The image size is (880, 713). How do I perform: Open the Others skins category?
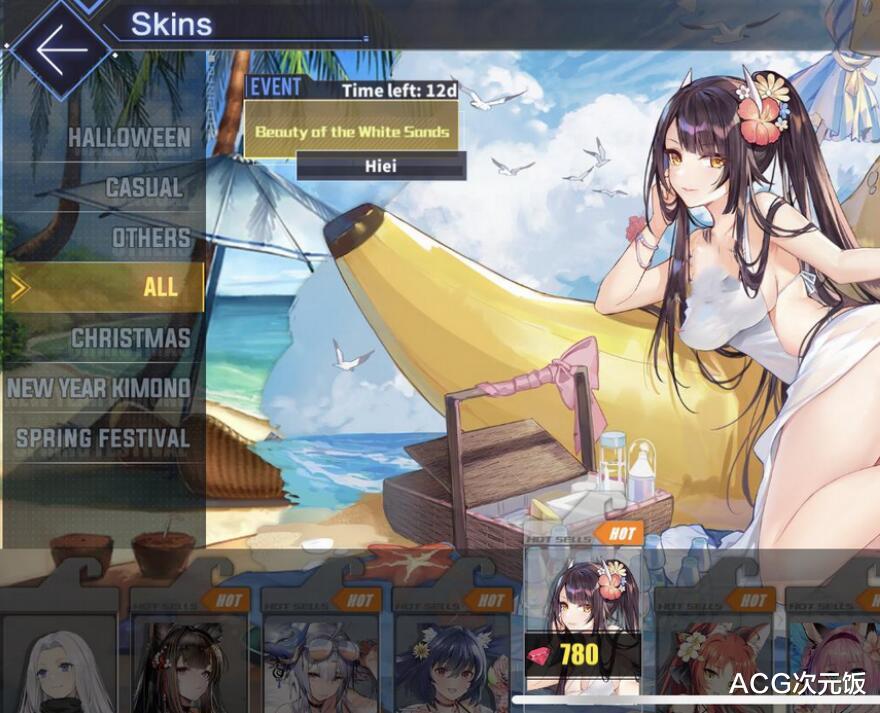[150, 238]
